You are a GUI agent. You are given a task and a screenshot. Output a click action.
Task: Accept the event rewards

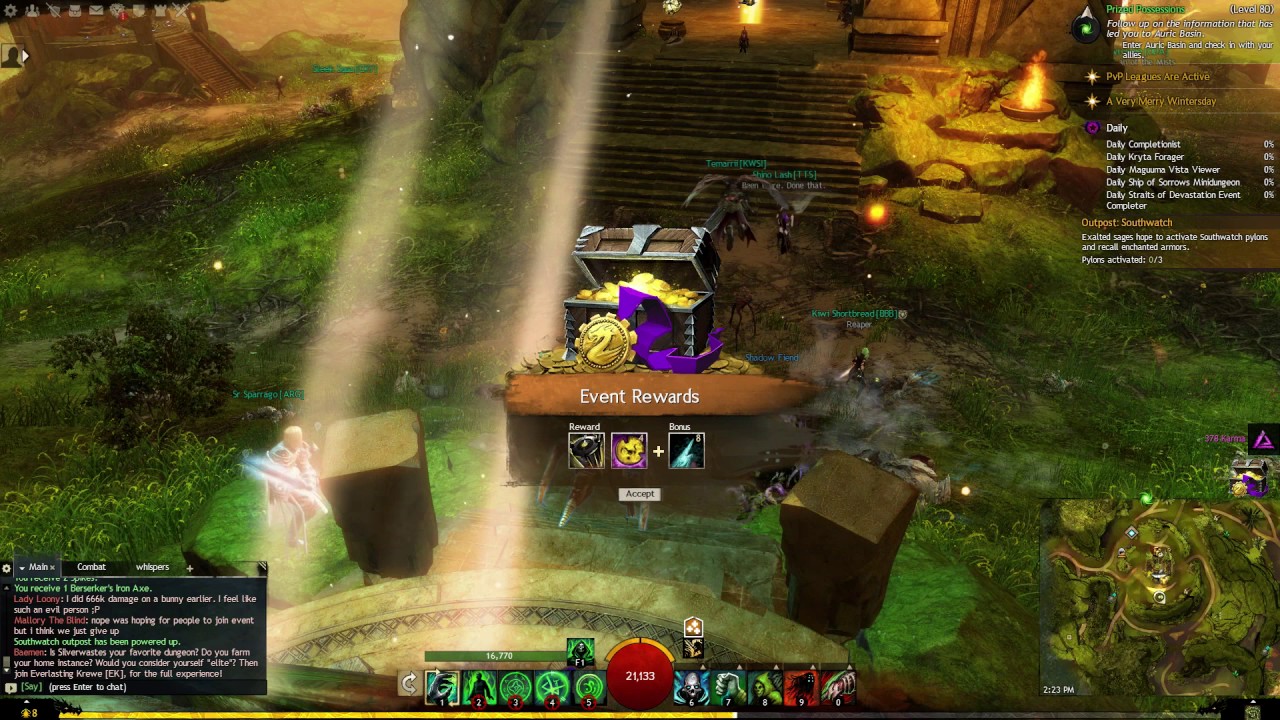(640, 494)
